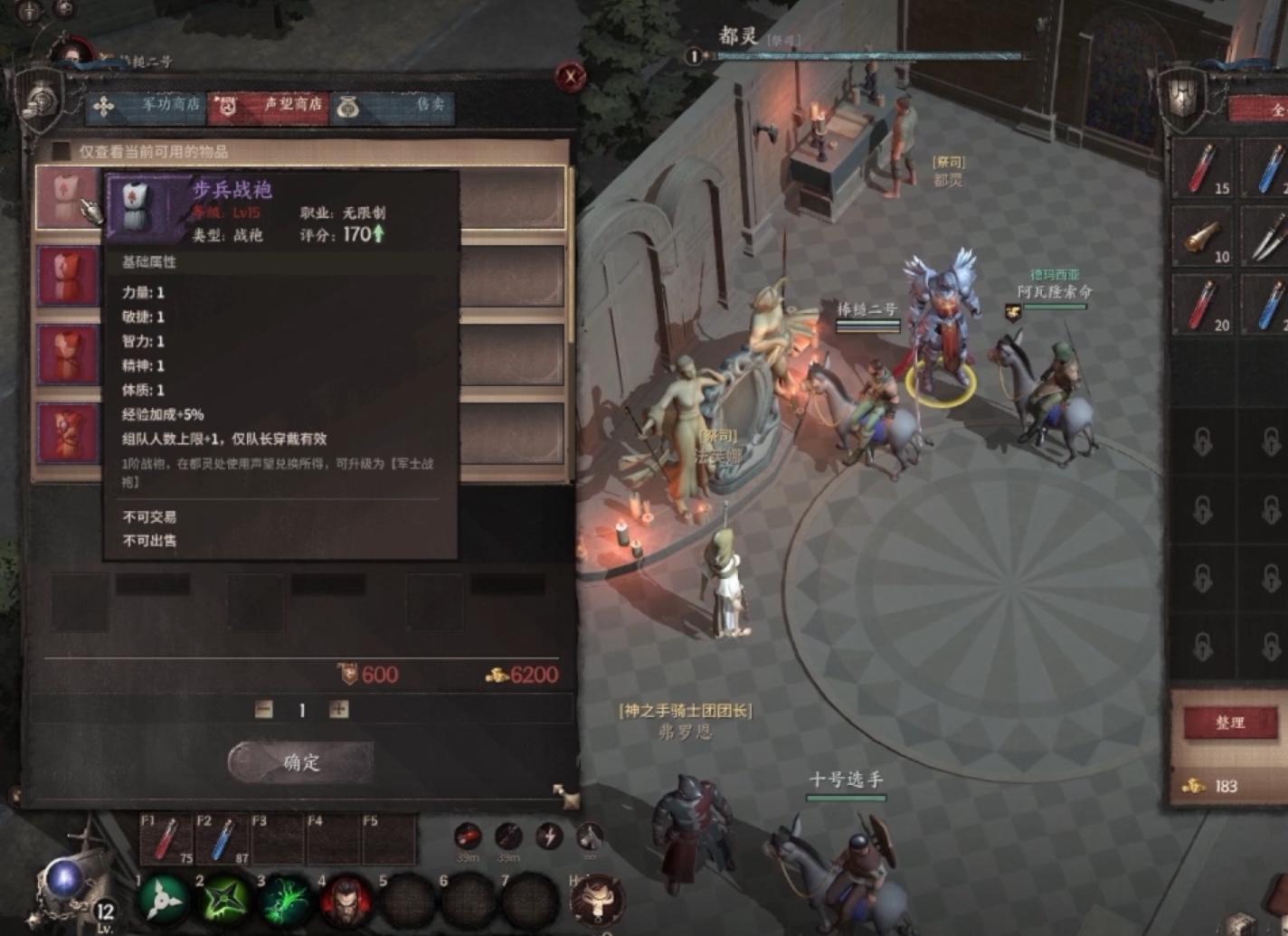Decrease purchase quantity with the minus control
Viewport: 1288px width, 936px height.
(x=262, y=709)
